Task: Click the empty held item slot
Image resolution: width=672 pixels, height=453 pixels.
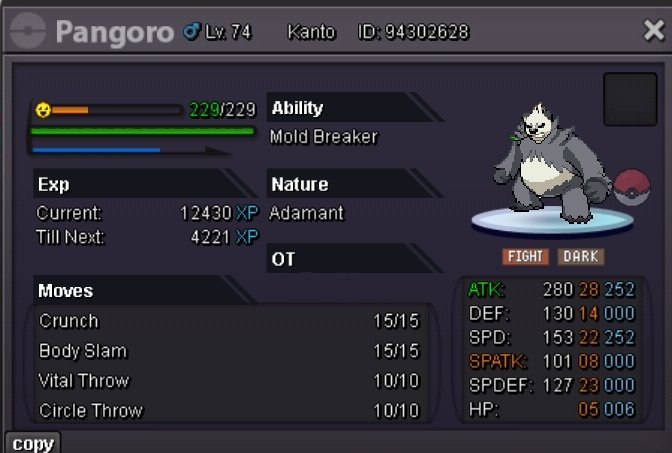Action: pos(630,99)
